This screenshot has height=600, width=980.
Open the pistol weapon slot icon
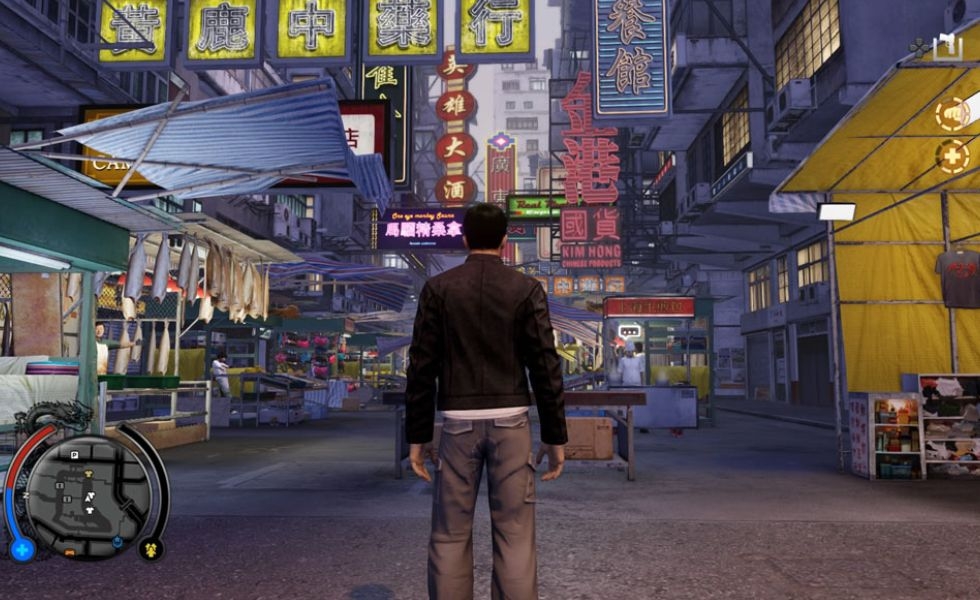tap(946, 46)
